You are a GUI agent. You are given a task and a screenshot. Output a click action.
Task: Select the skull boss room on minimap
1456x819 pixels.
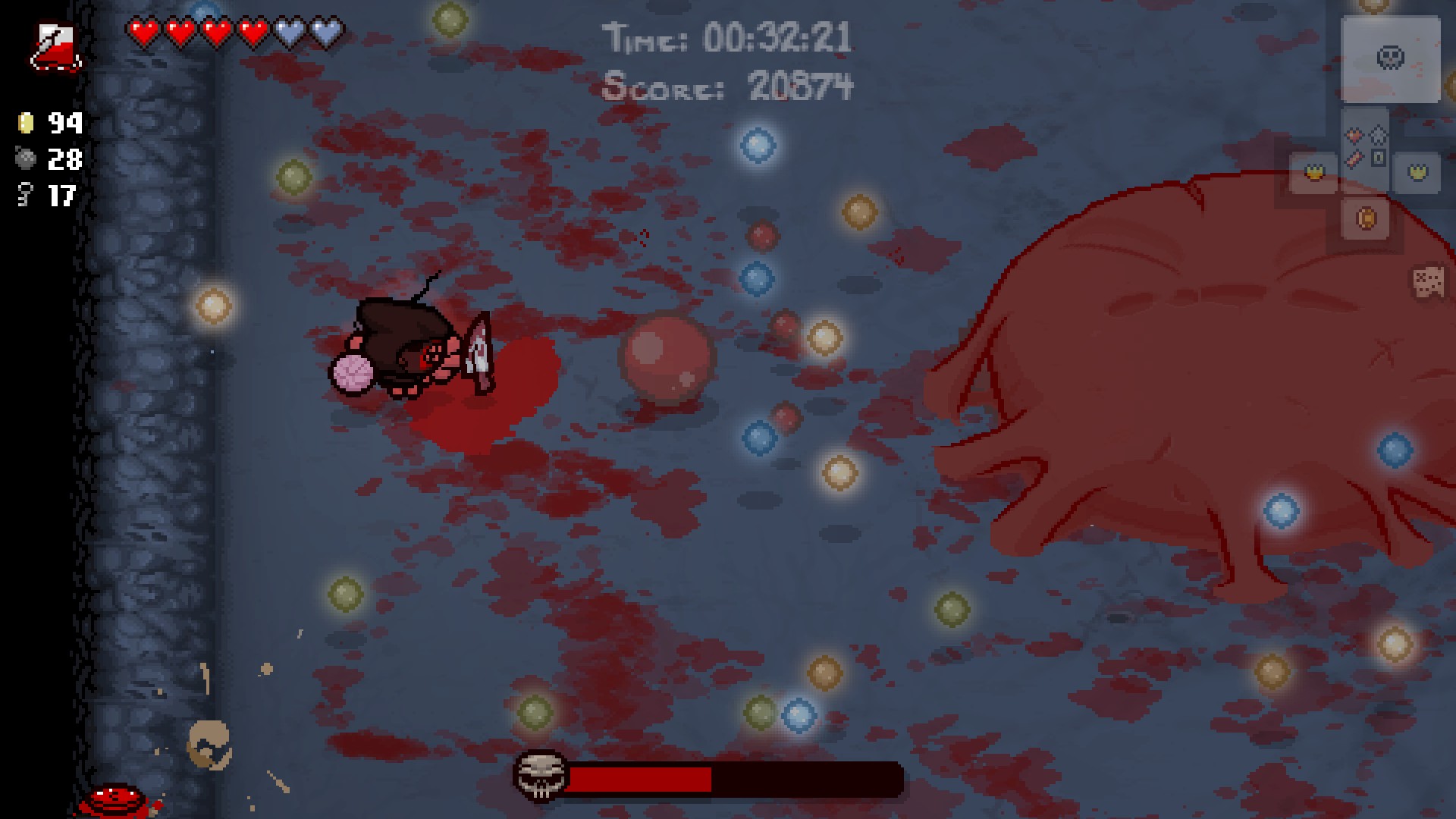click(x=1390, y=58)
